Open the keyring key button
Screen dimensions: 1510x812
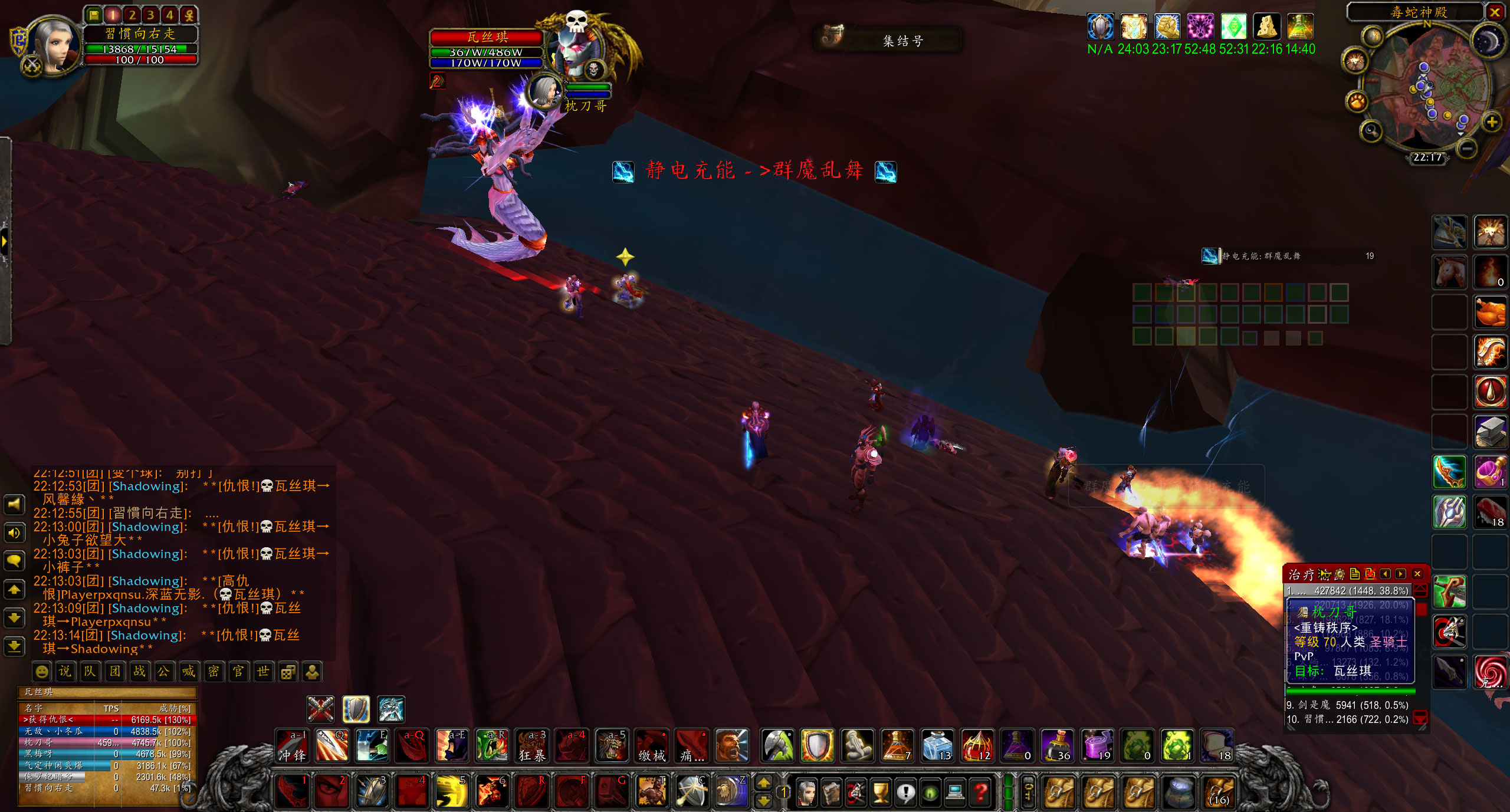tap(1028, 792)
